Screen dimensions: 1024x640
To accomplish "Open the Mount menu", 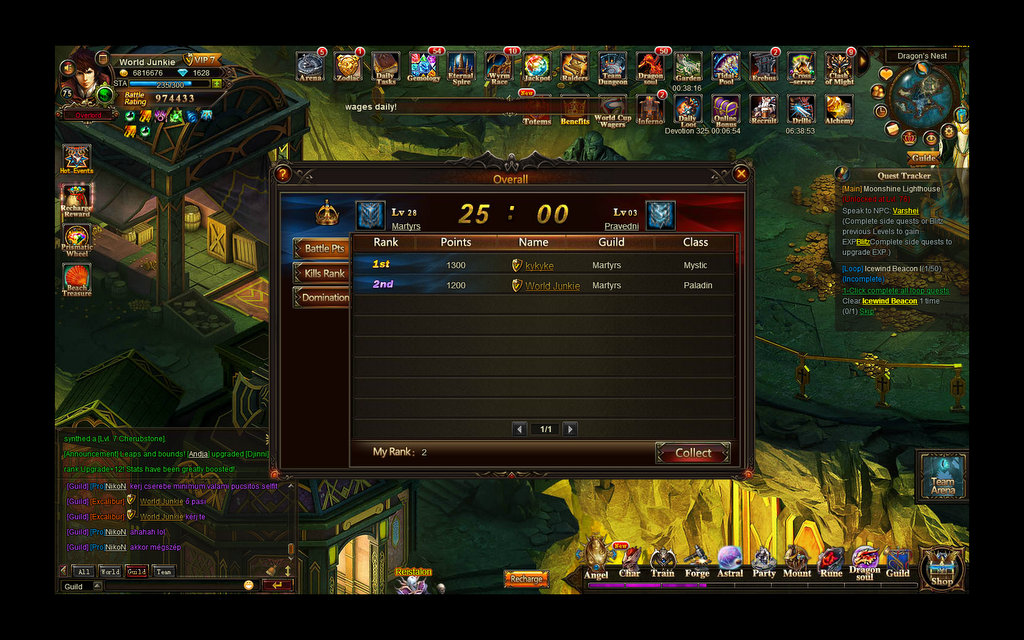I will coord(797,562).
